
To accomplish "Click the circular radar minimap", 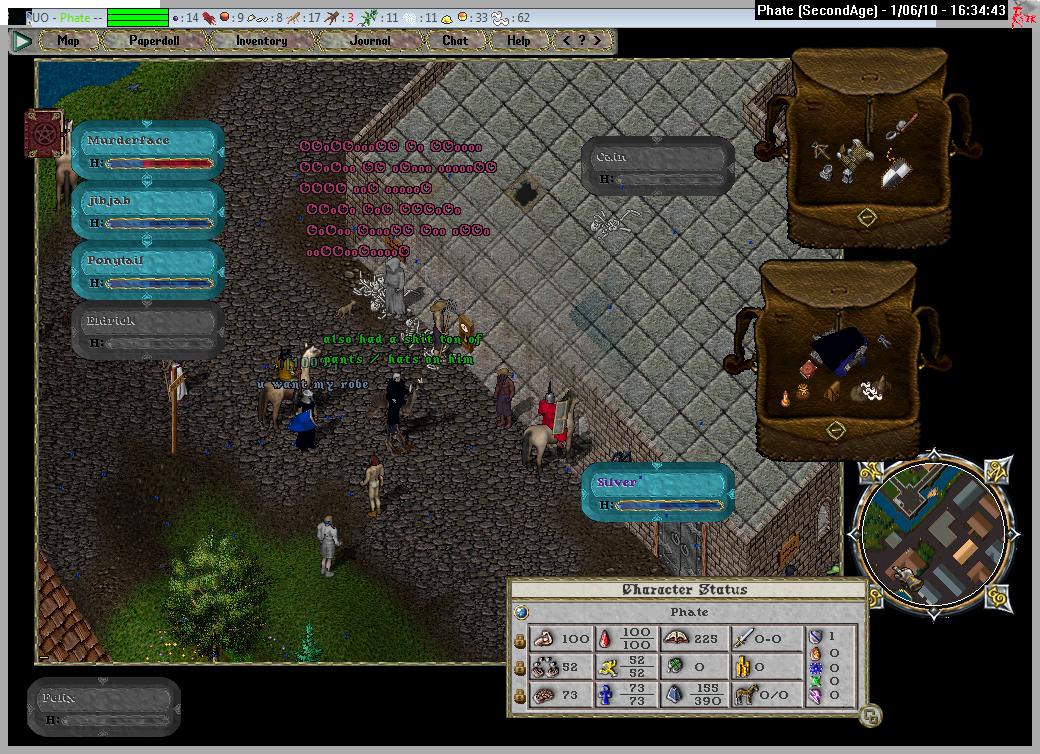I will (x=934, y=537).
